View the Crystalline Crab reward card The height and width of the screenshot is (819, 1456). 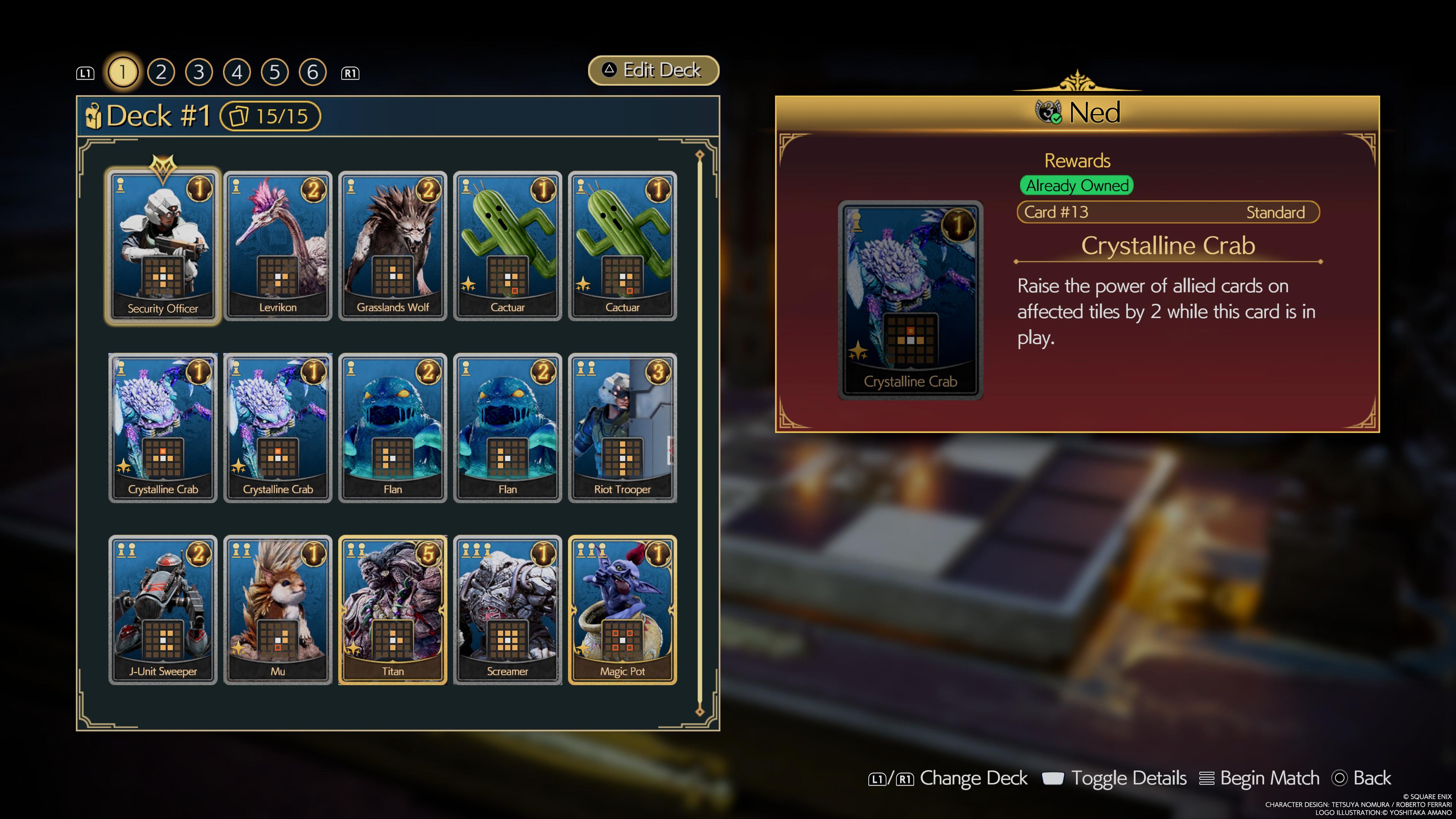(x=910, y=300)
